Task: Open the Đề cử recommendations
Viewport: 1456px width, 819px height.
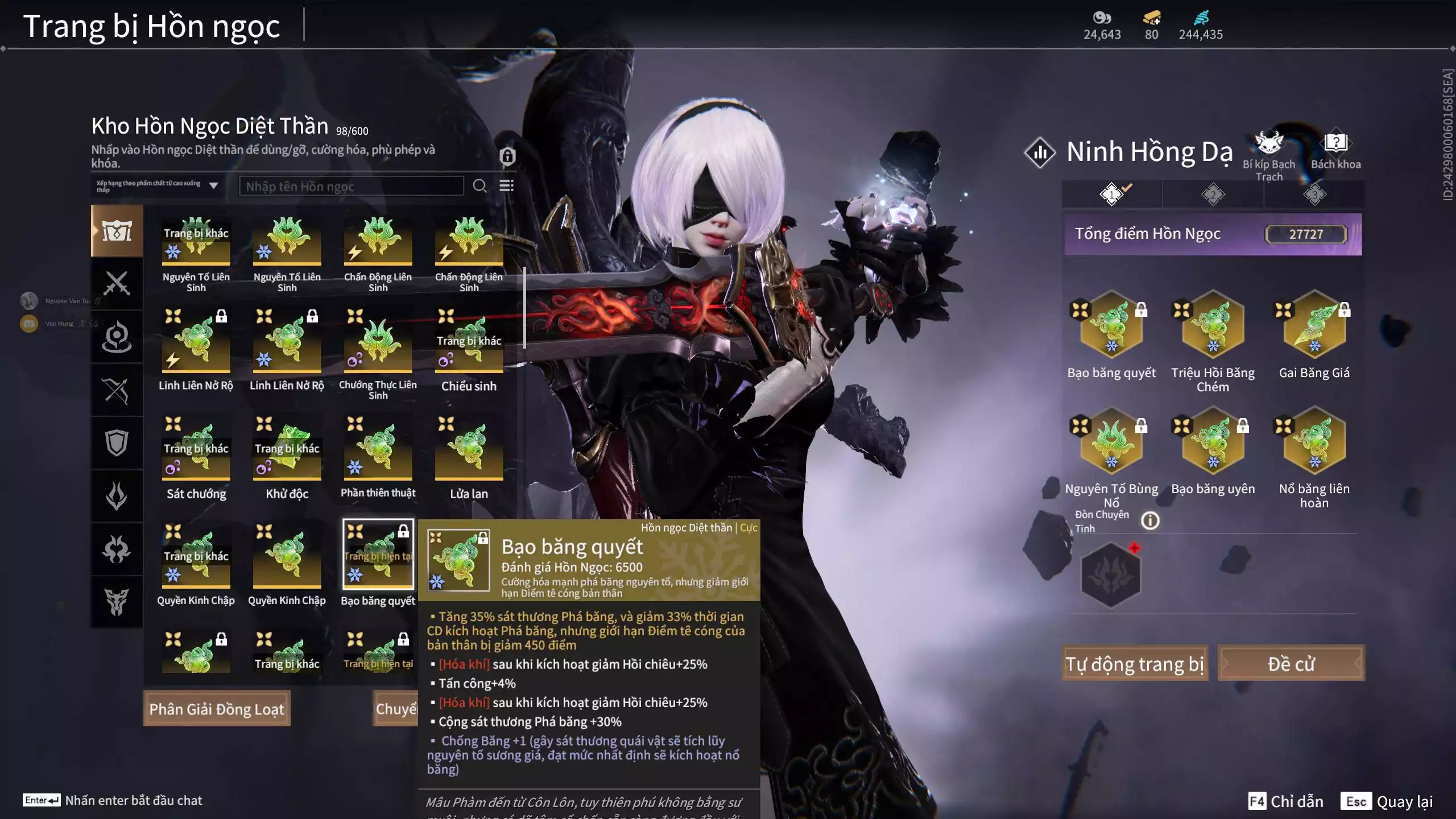Action: pos(1291,663)
